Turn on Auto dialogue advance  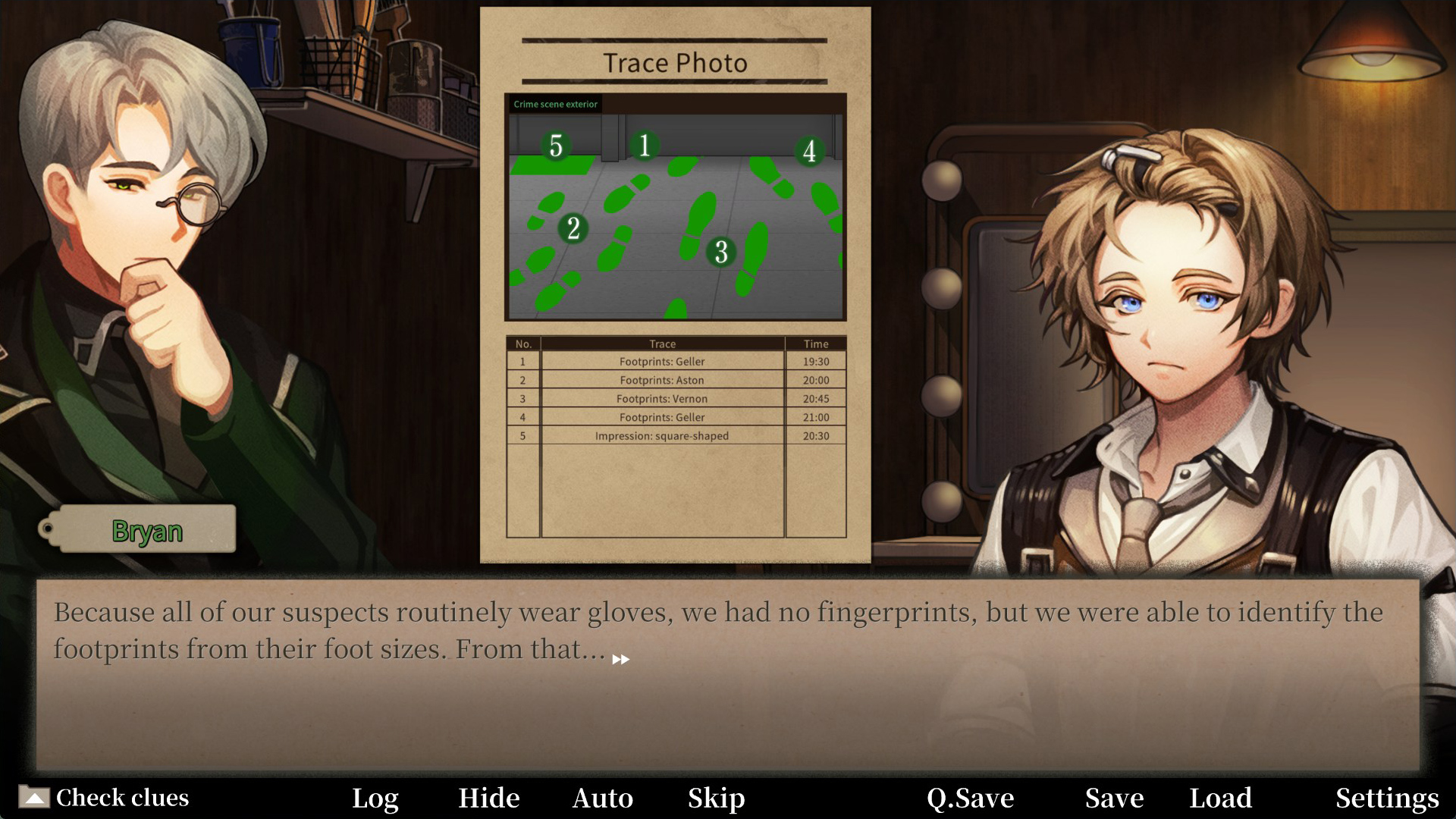(603, 798)
